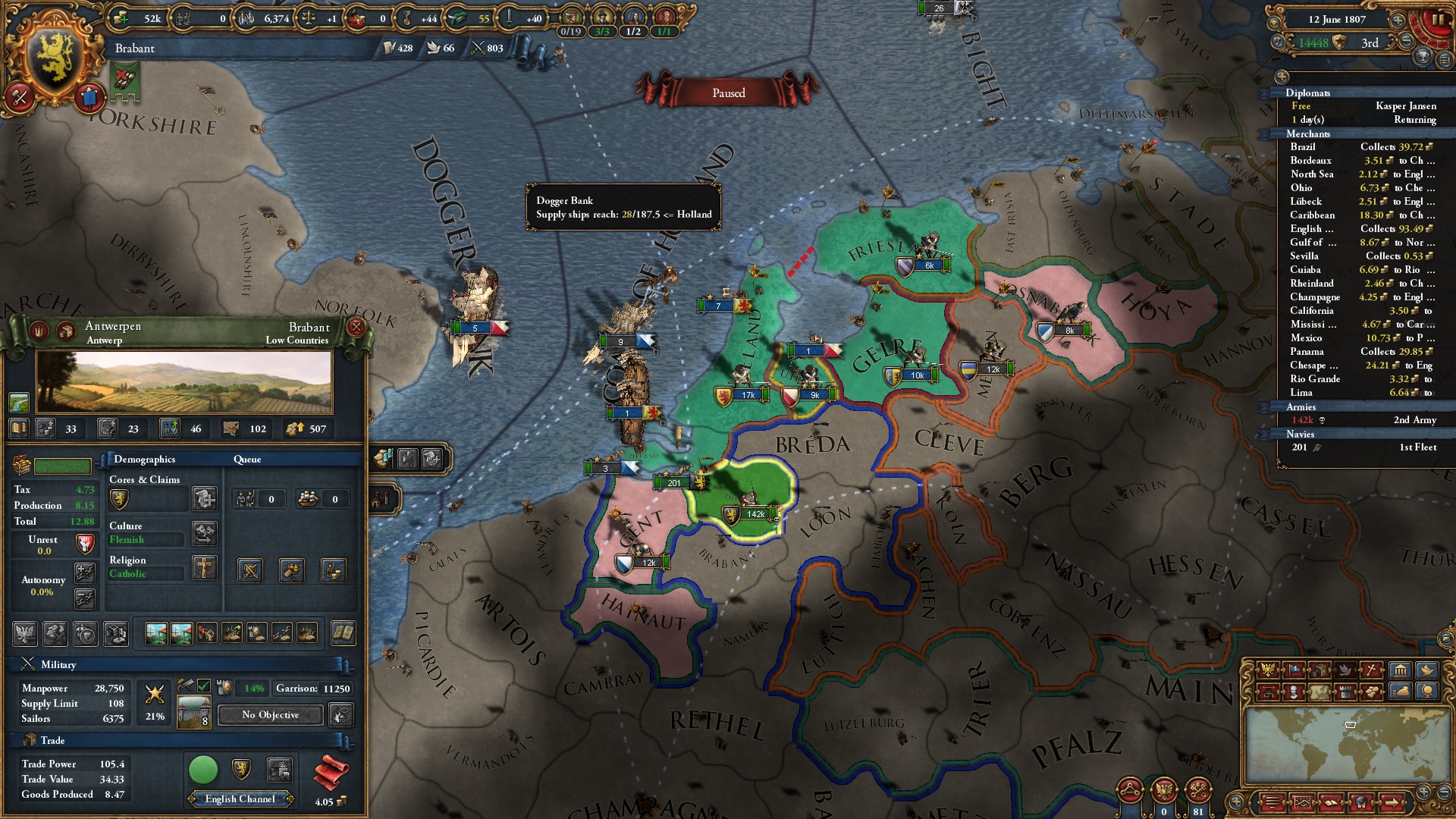The image size is (1456, 819).
Task: Click the change culture icon in Demographics
Action: point(204,533)
